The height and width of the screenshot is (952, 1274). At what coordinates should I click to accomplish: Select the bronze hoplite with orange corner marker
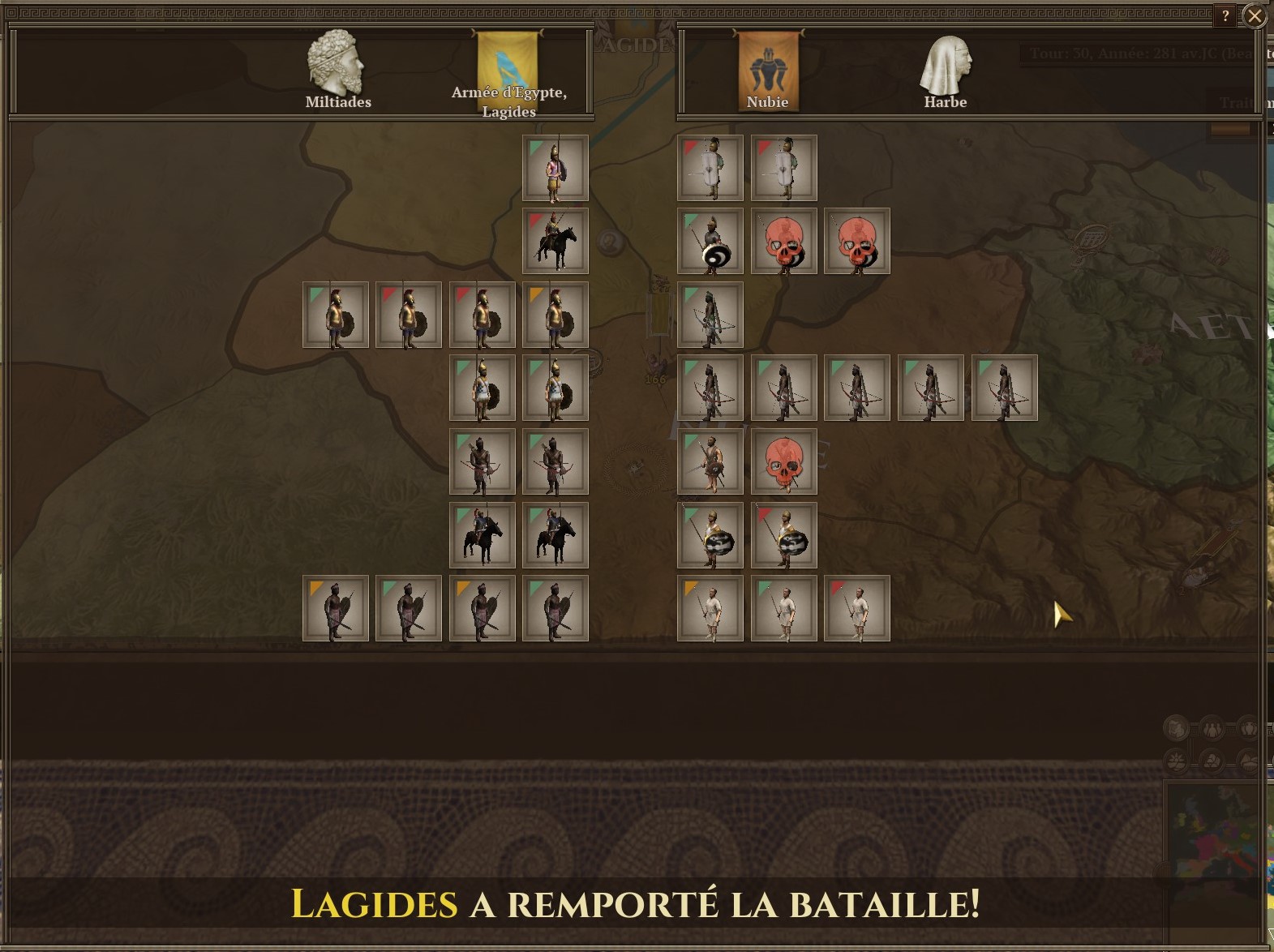coord(555,315)
